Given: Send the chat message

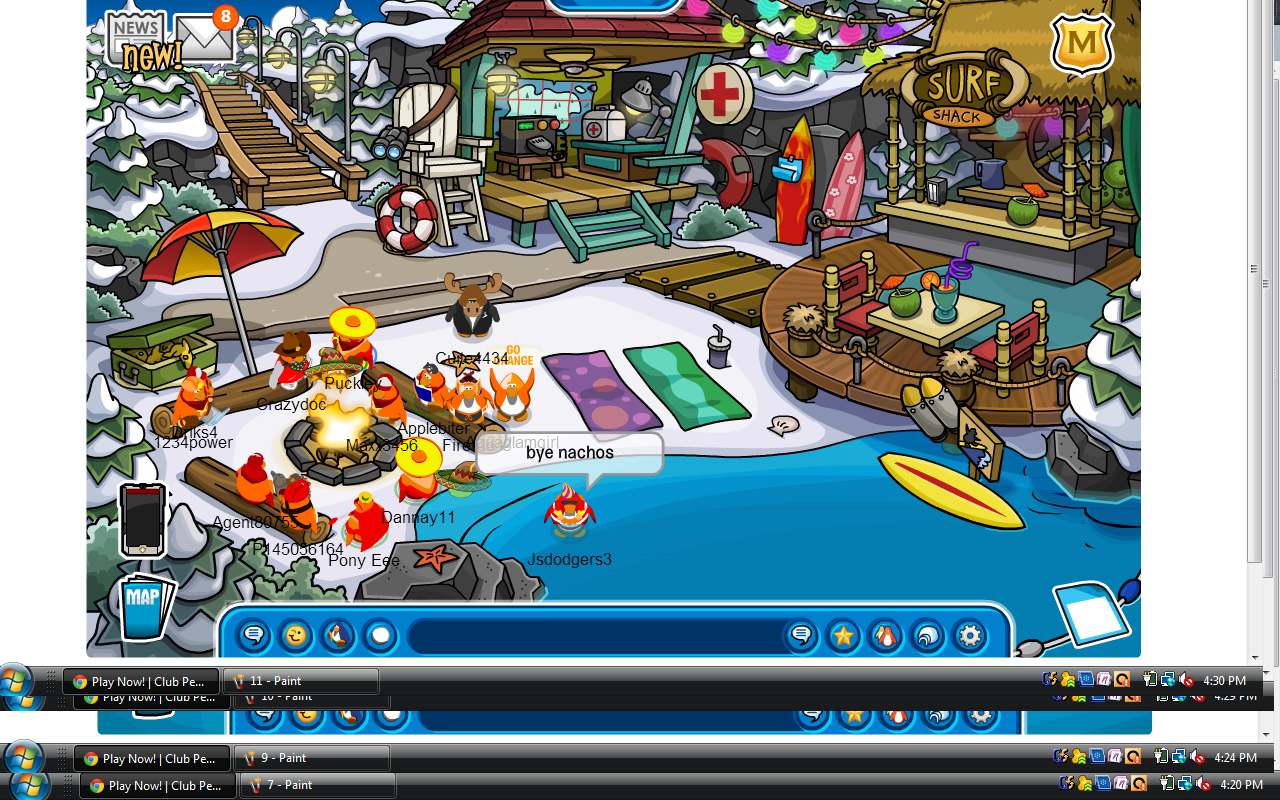Looking at the screenshot, I should [801, 635].
